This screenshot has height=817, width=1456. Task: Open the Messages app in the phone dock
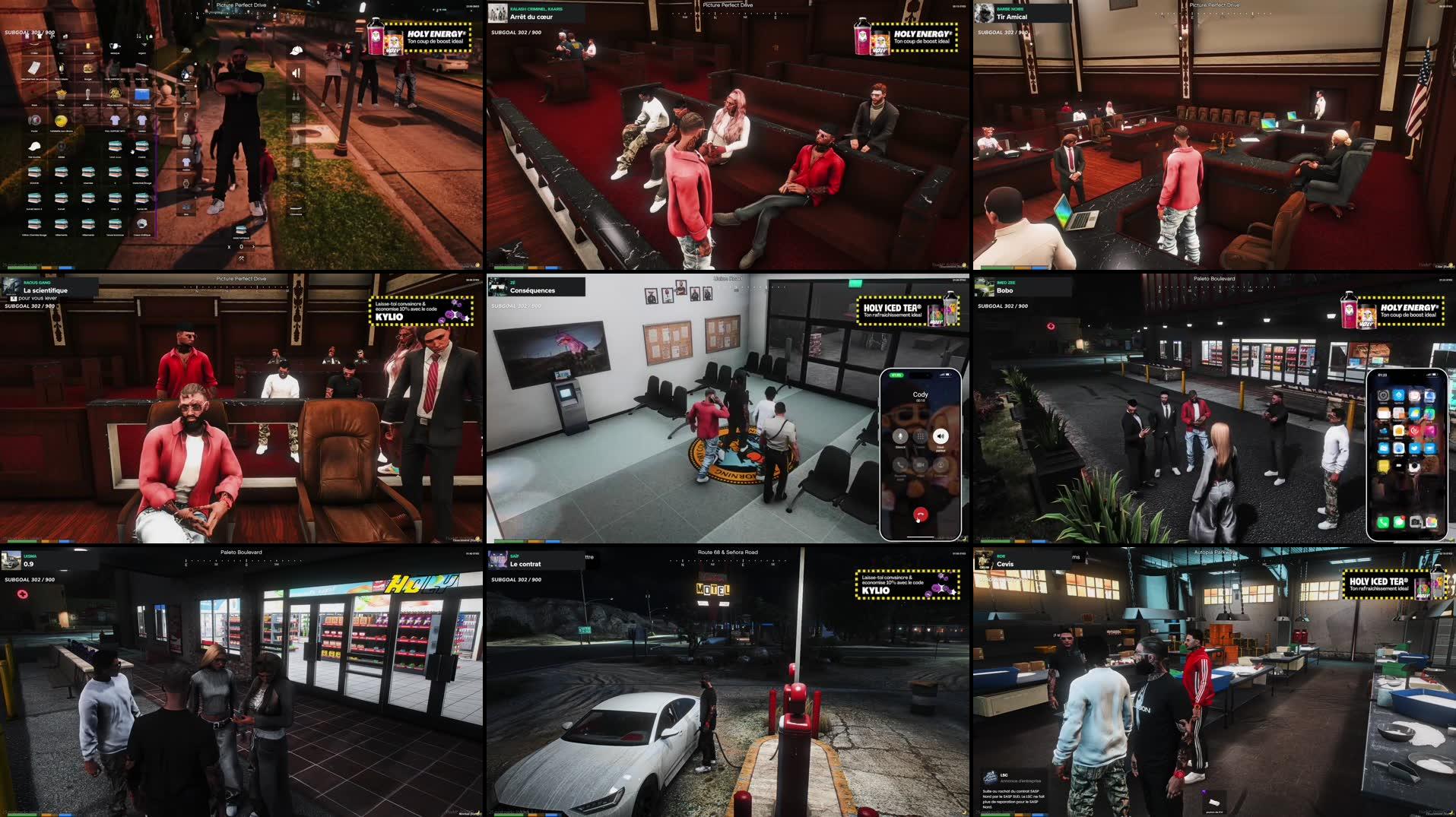click(x=1399, y=521)
